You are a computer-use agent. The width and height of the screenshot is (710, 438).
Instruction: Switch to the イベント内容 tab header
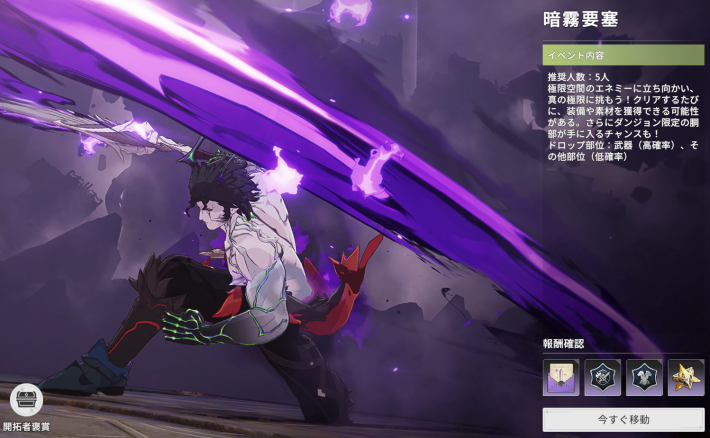pos(624,54)
